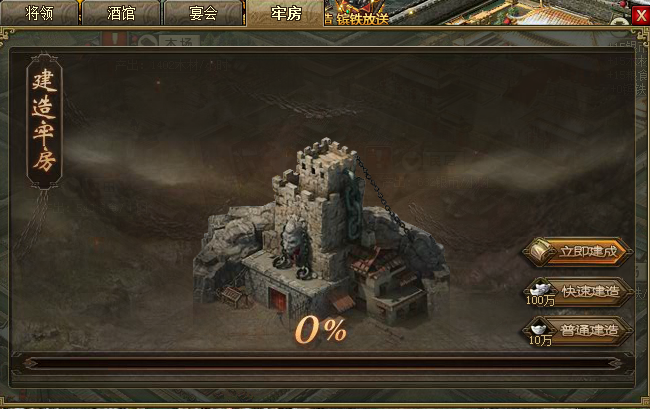Viewport: 650px width, 409px height.
Task: Open the 酒馆 tab
Action: [x=121, y=14]
